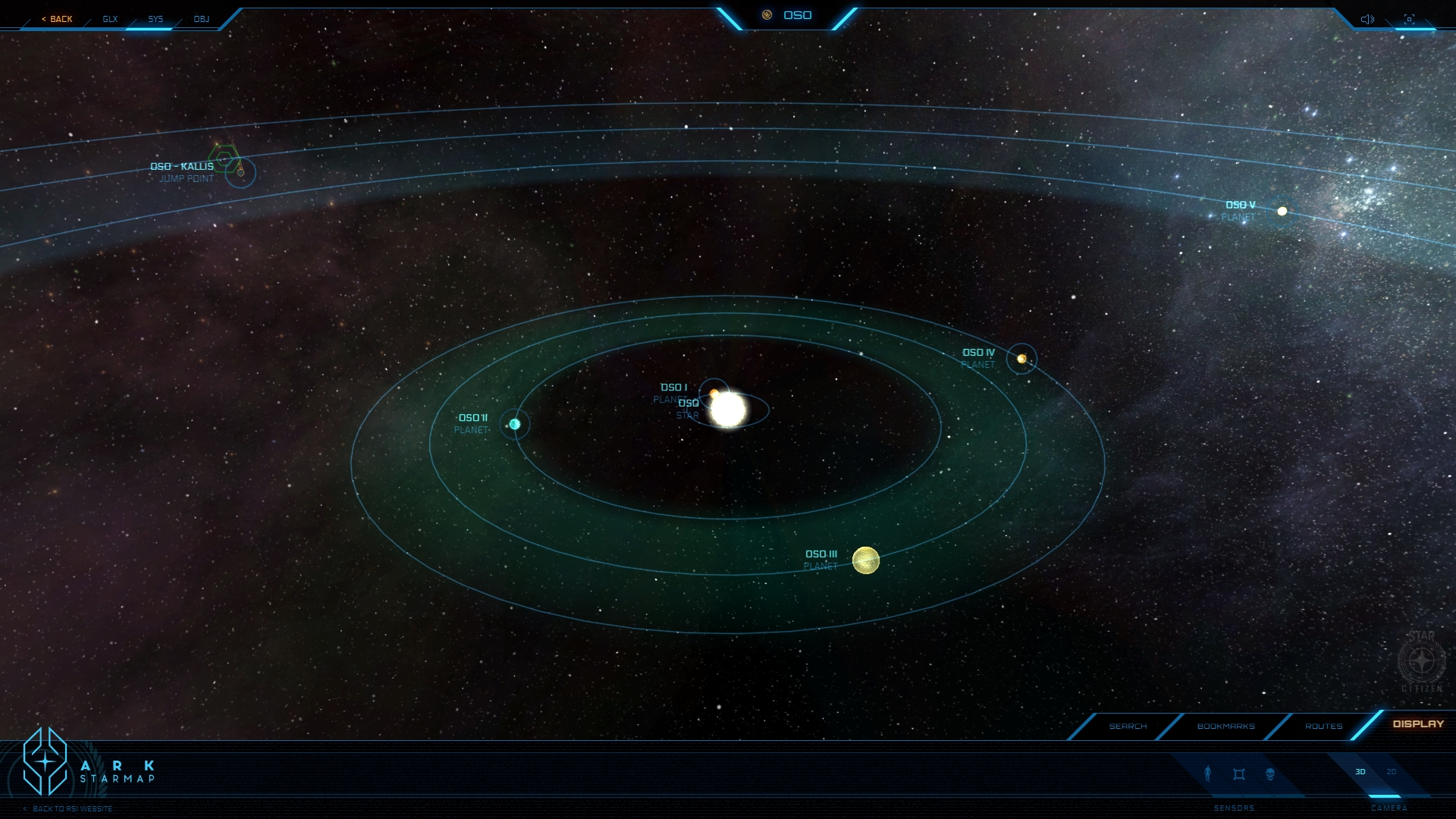Open the Bookmarks tab
This screenshot has height=819, width=1456.
(1225, 726)
